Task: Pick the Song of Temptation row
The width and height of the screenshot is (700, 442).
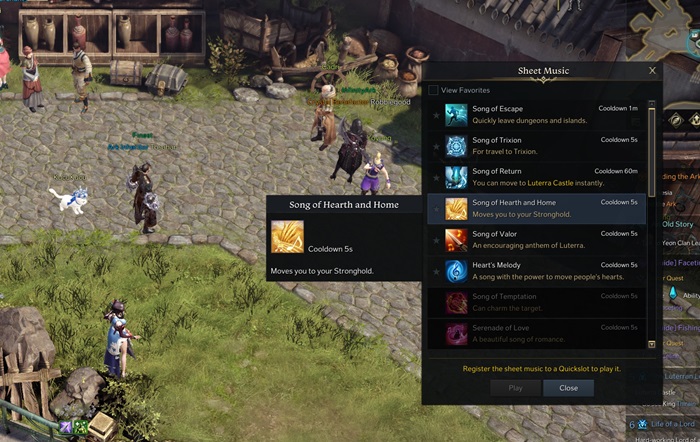Action: [x=540, y=302]
